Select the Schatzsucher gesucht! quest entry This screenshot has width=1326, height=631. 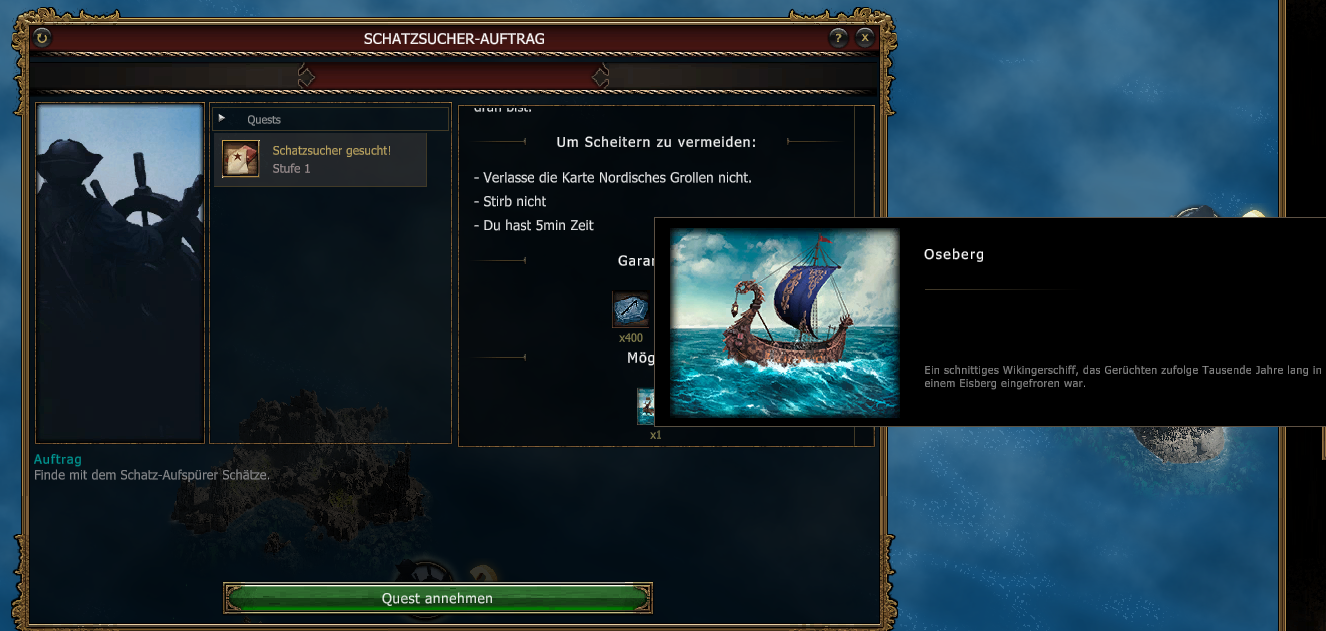click(320, 160)
